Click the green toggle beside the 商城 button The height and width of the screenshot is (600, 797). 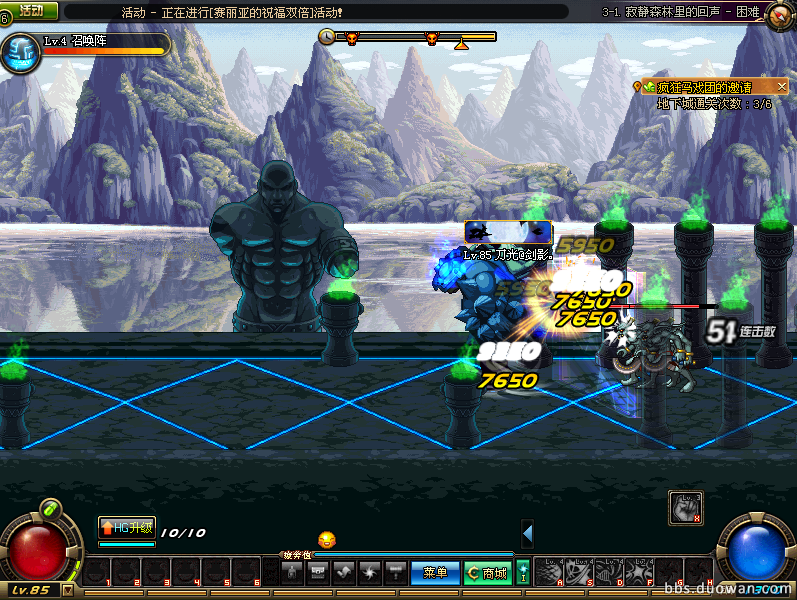click(x=522, y=573)
